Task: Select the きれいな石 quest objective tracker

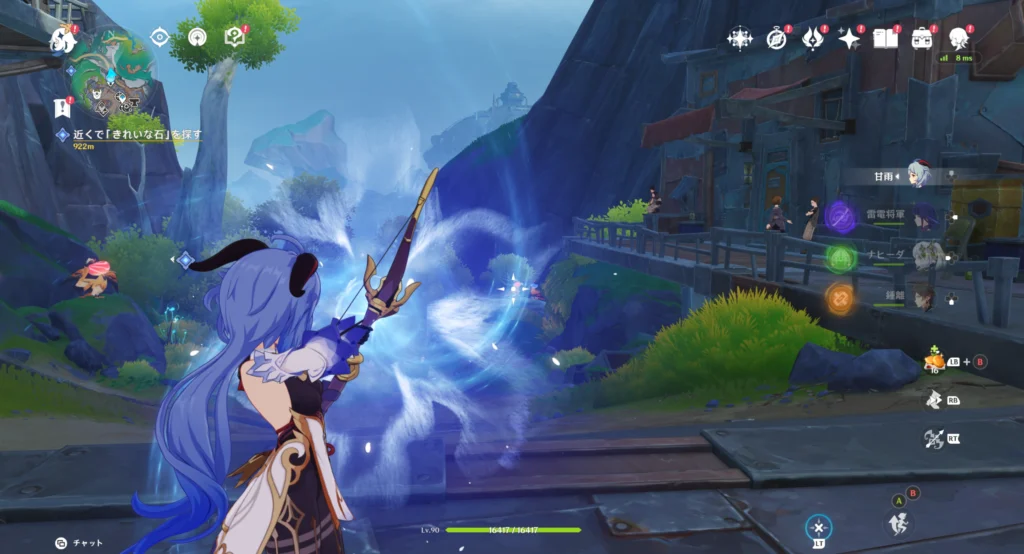Action: click(128, 134)
